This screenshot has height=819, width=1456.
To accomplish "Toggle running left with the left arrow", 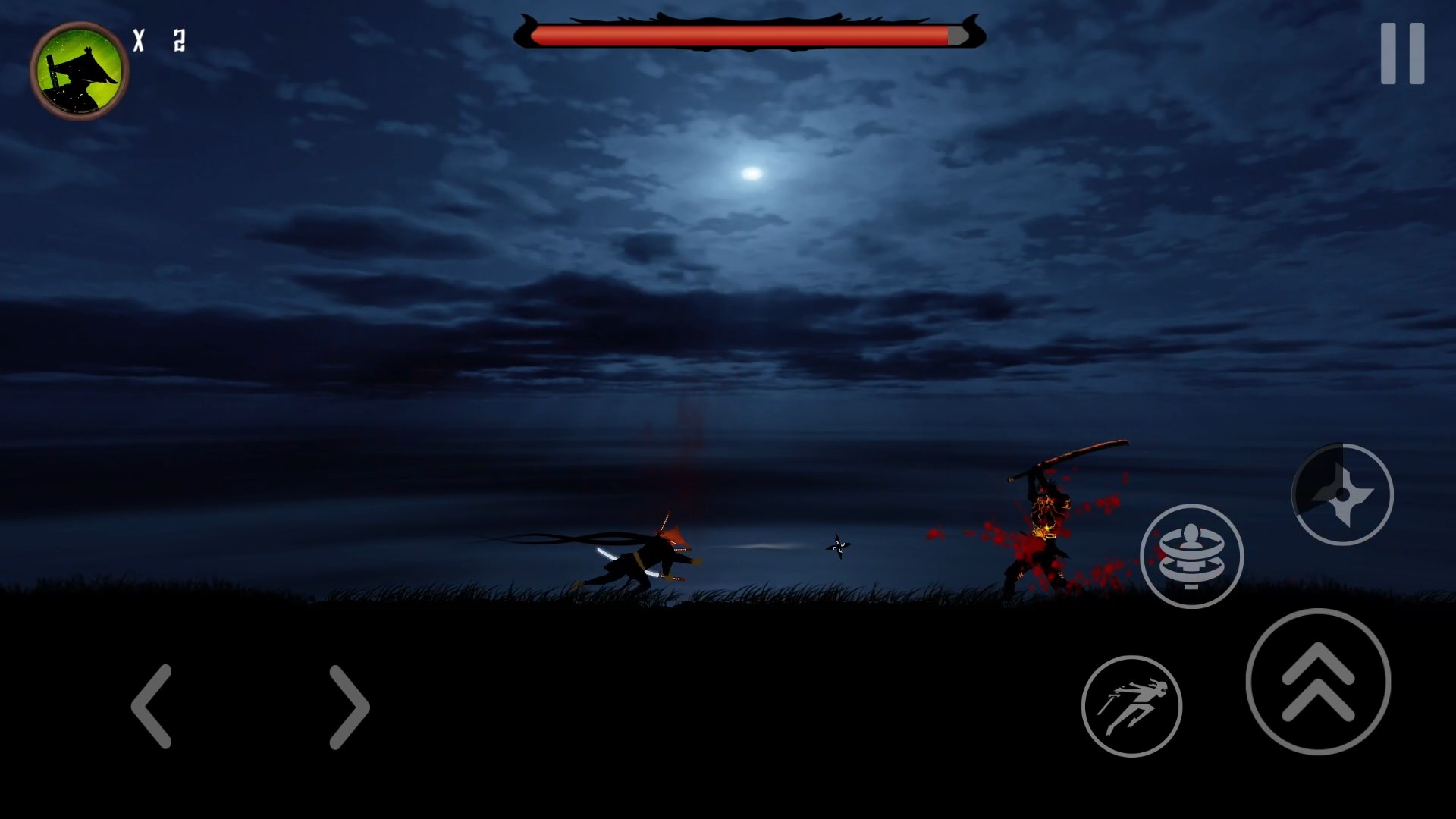I will pos(152,705).
